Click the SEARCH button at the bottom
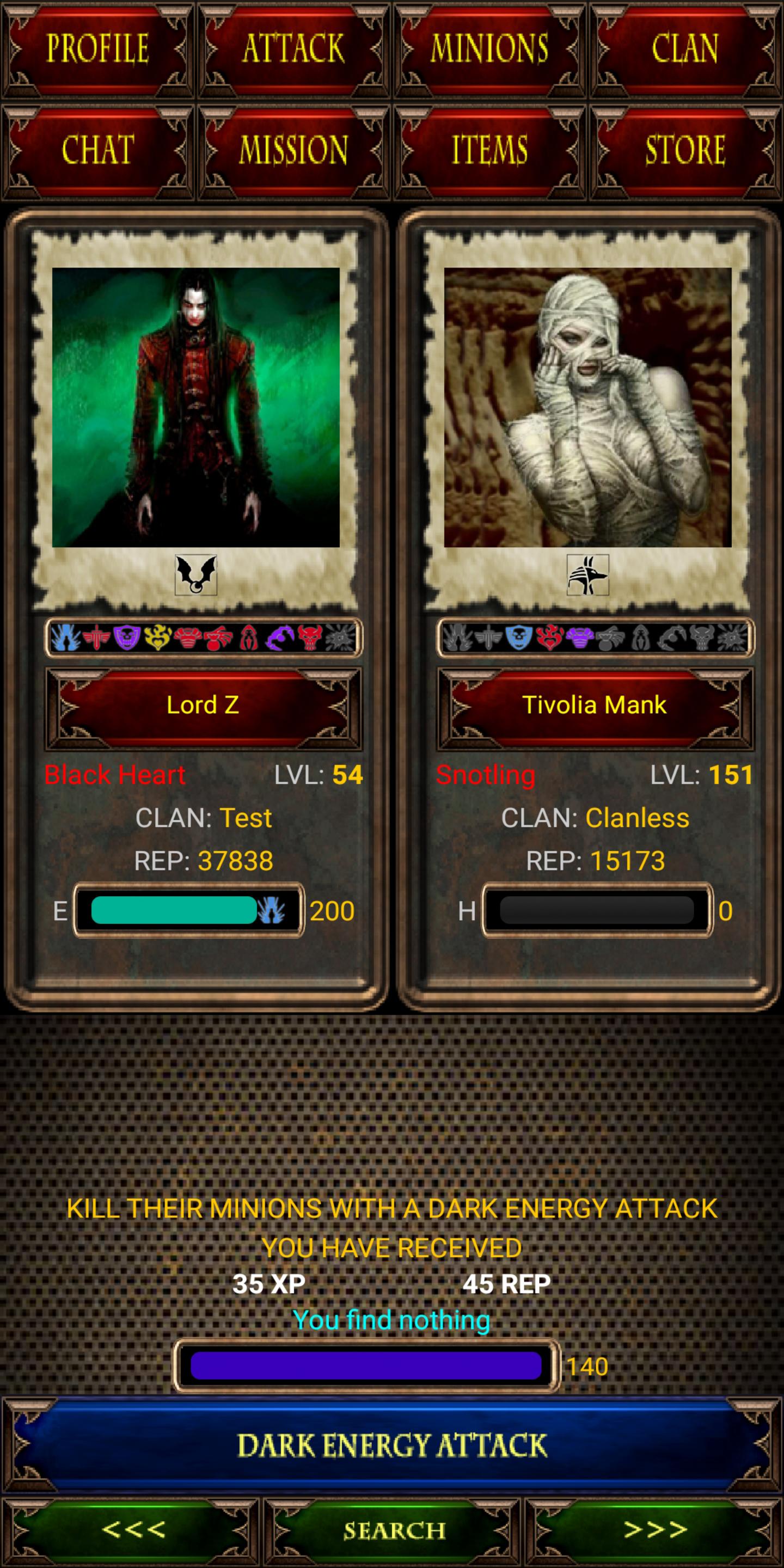The width and height of the screenshot is (784, 1568). point(392,1528)
